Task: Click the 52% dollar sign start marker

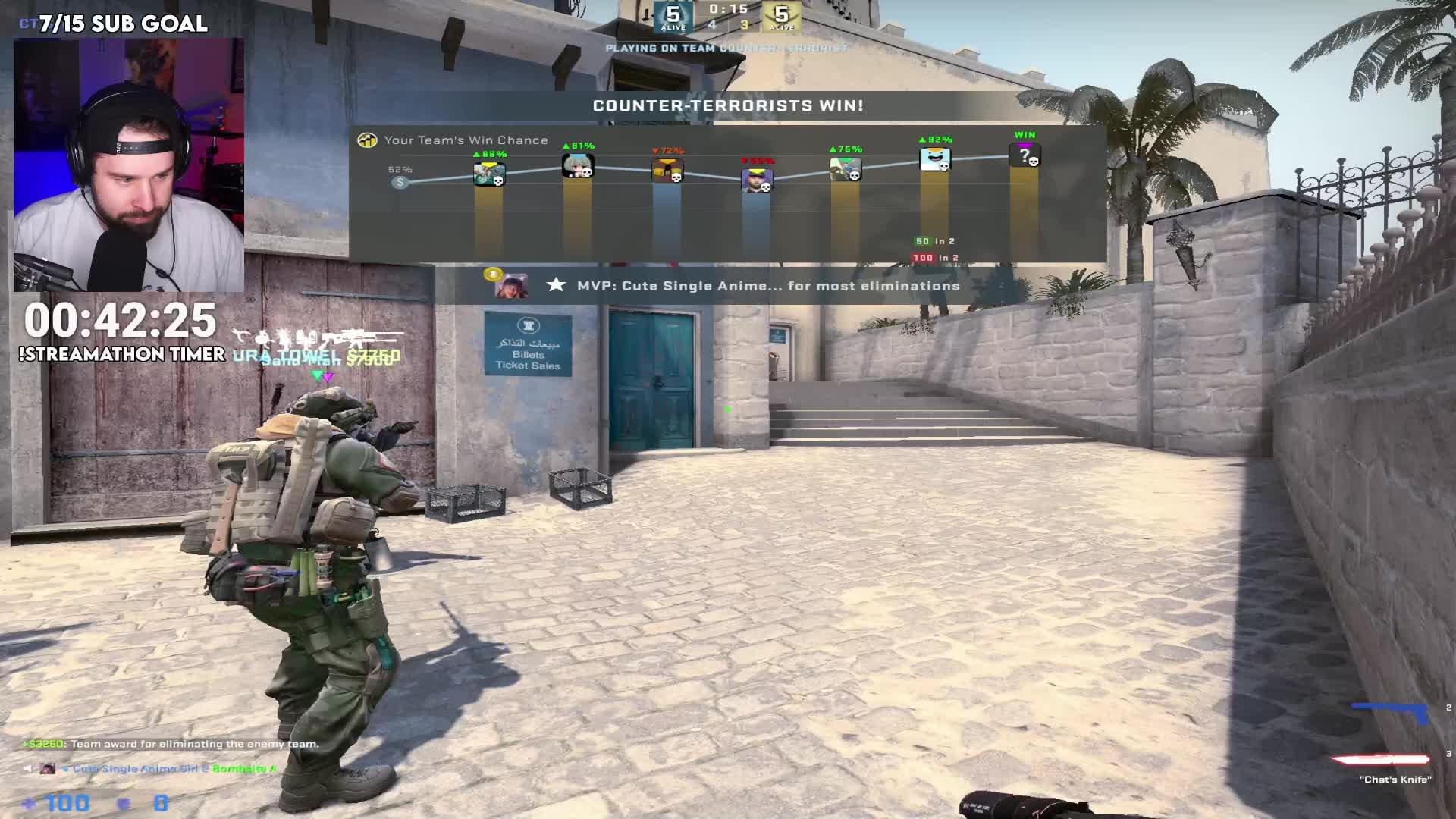Action: point(400,182)
